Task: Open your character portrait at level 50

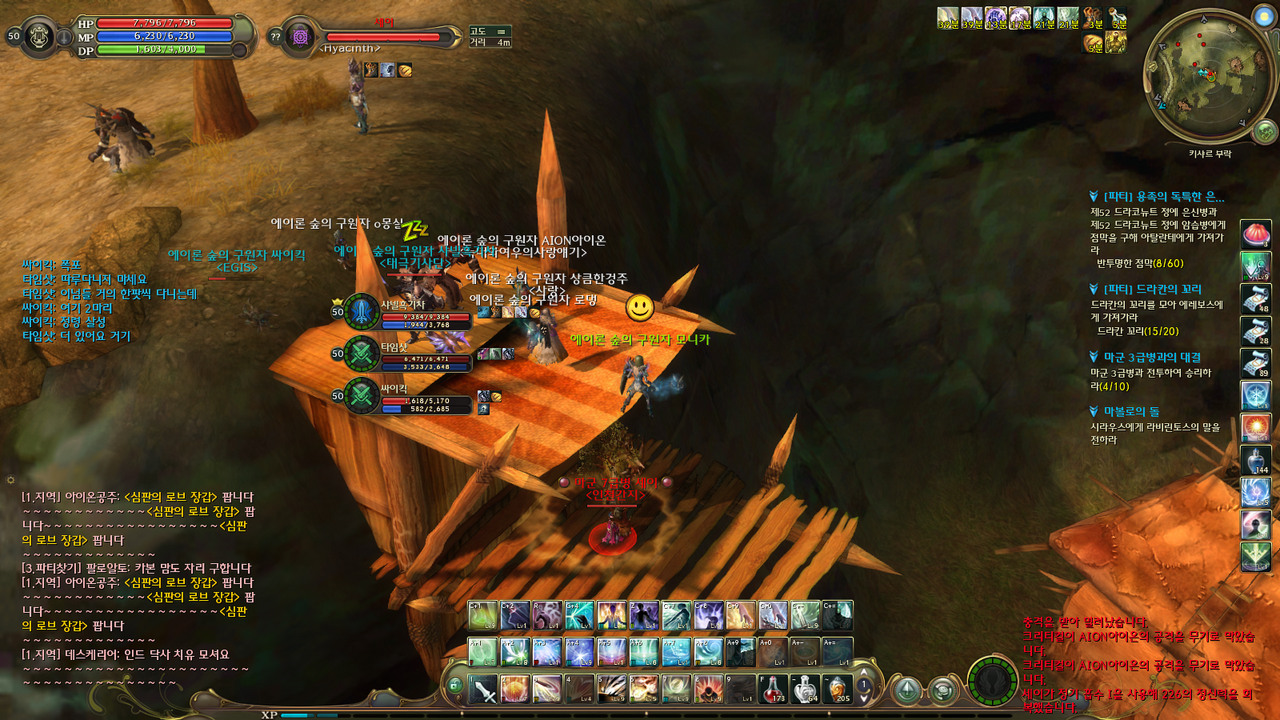Action: pyautogui.click(x=42, y=35)
